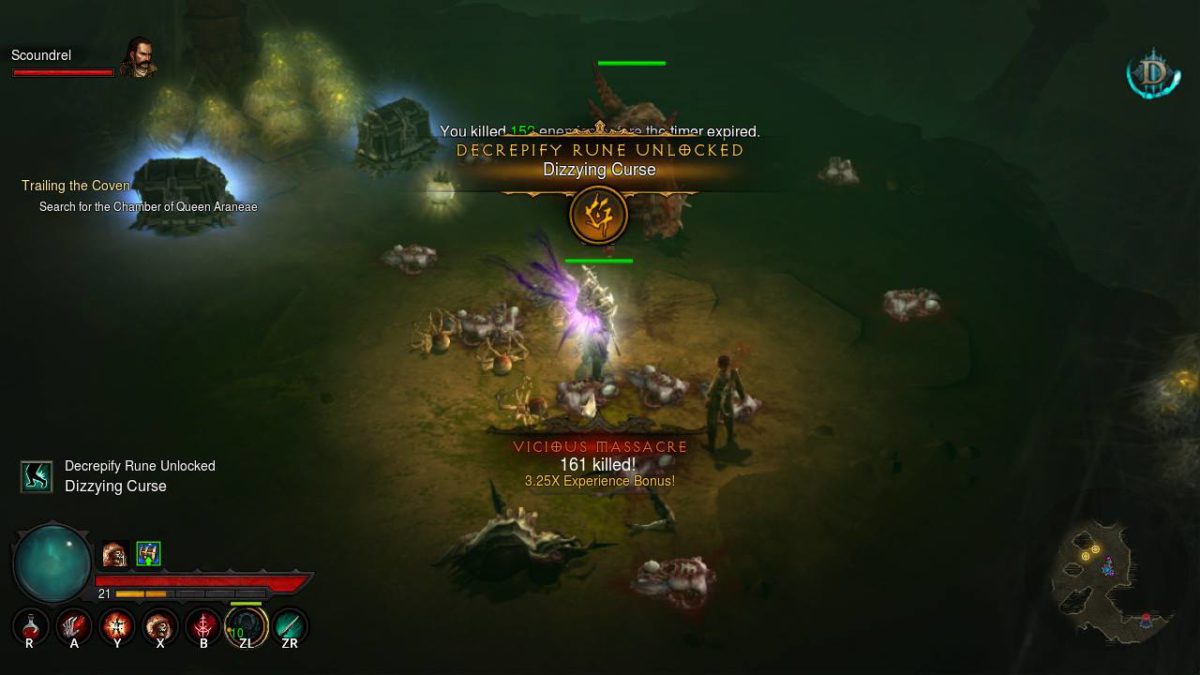Select the dark skill on cooldown
The width and height of the screenshot is (1200, 675).
point(246,627)
